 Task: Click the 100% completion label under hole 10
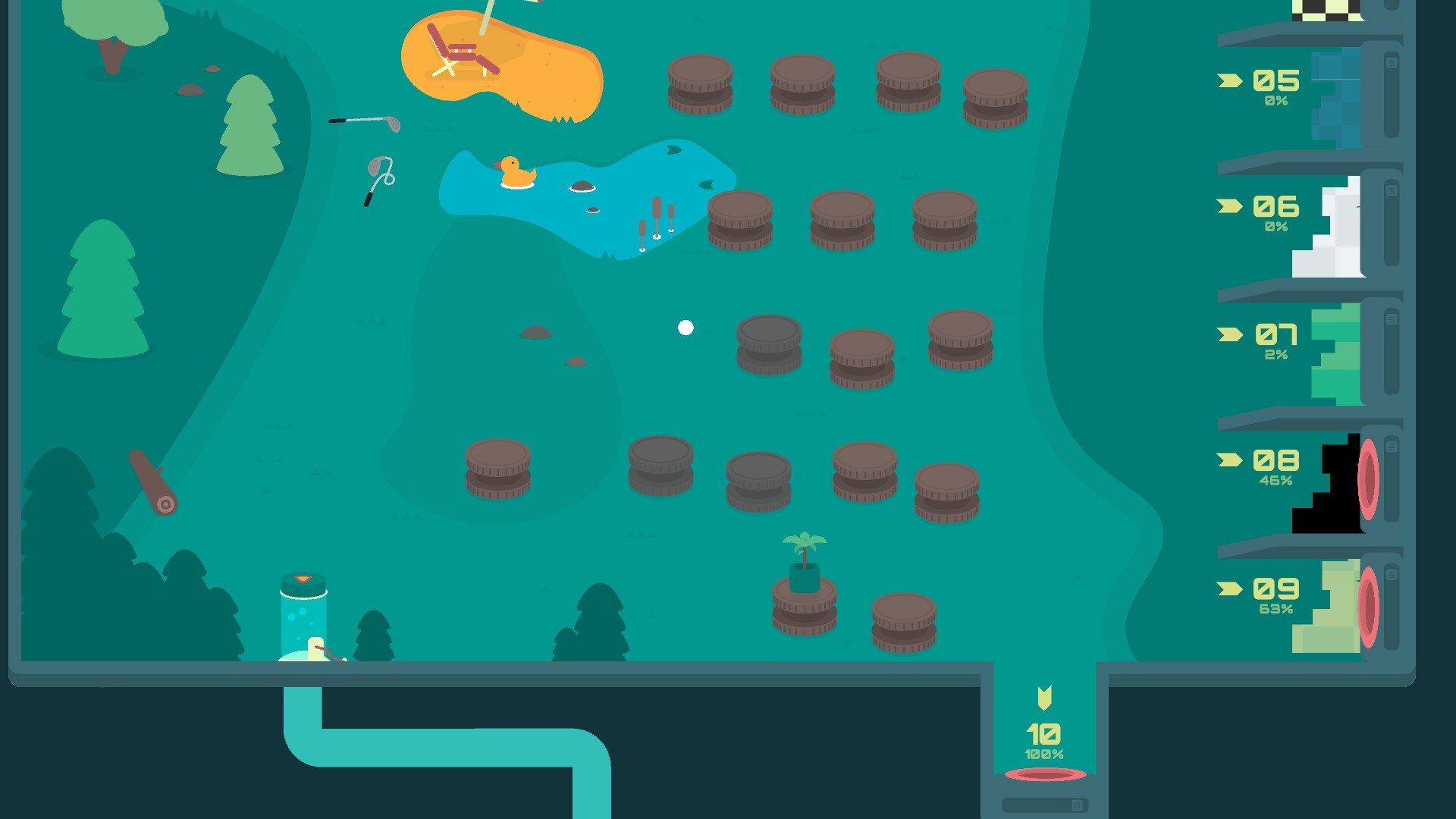pos(1044,753)
